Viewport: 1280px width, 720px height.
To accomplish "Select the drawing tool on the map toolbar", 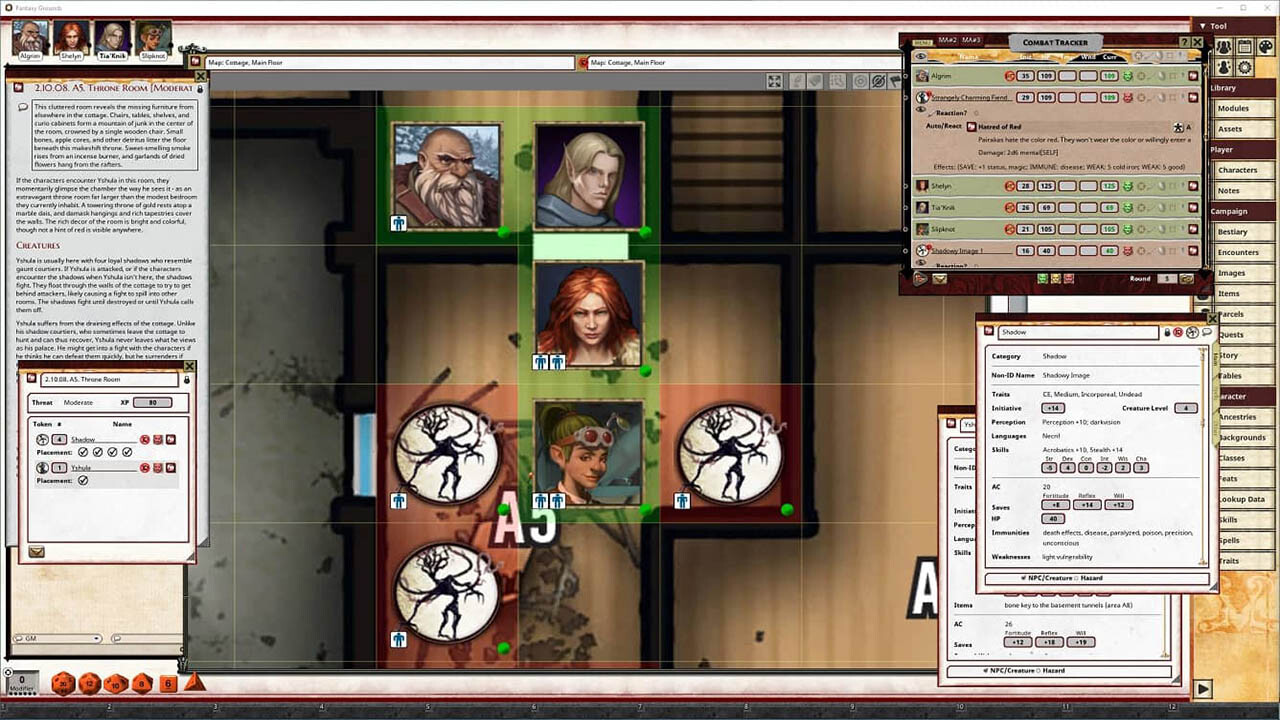I will [798, 82].
